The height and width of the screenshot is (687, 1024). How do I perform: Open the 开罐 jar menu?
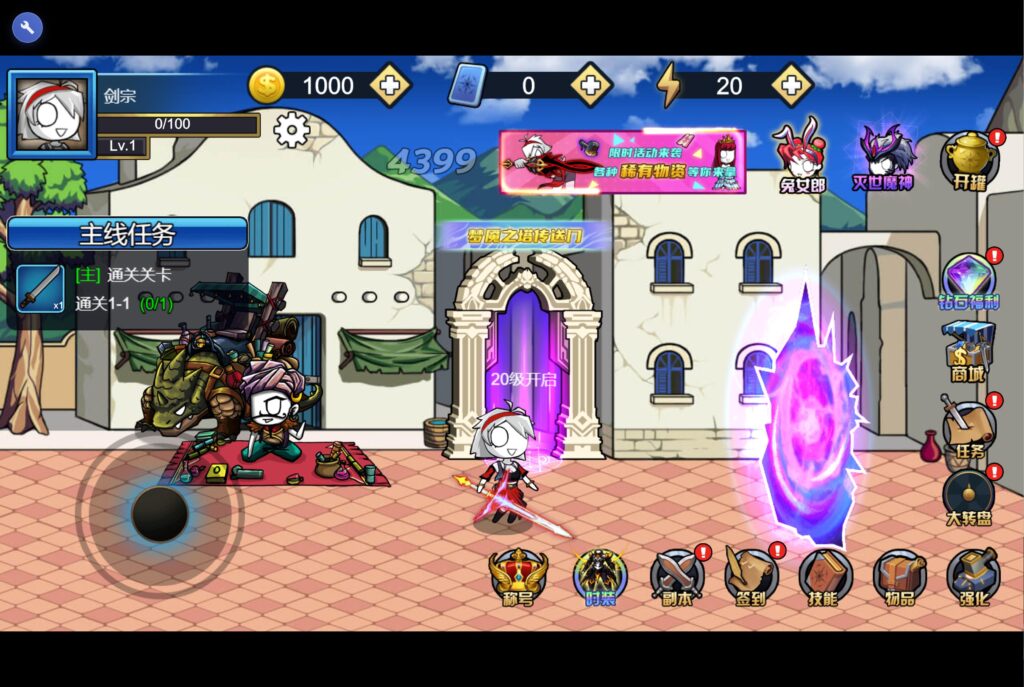click(x=969, y=160)
